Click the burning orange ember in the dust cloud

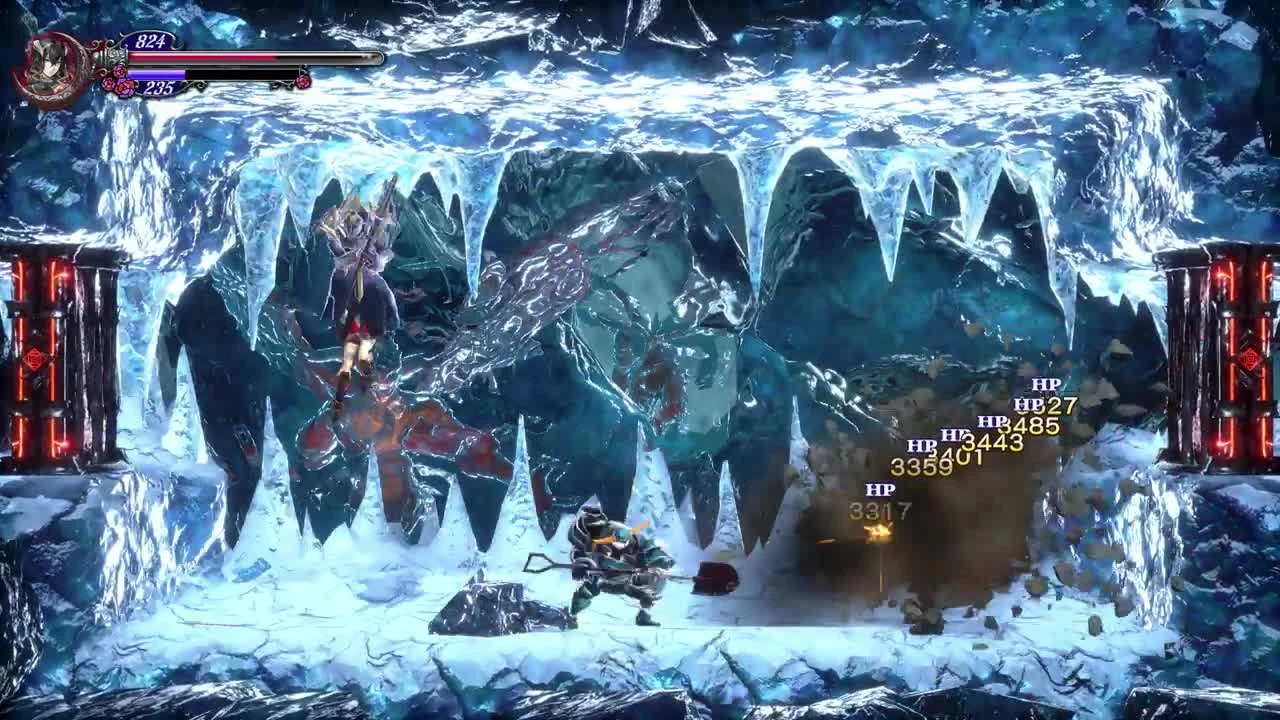click(x=877, y=531)
